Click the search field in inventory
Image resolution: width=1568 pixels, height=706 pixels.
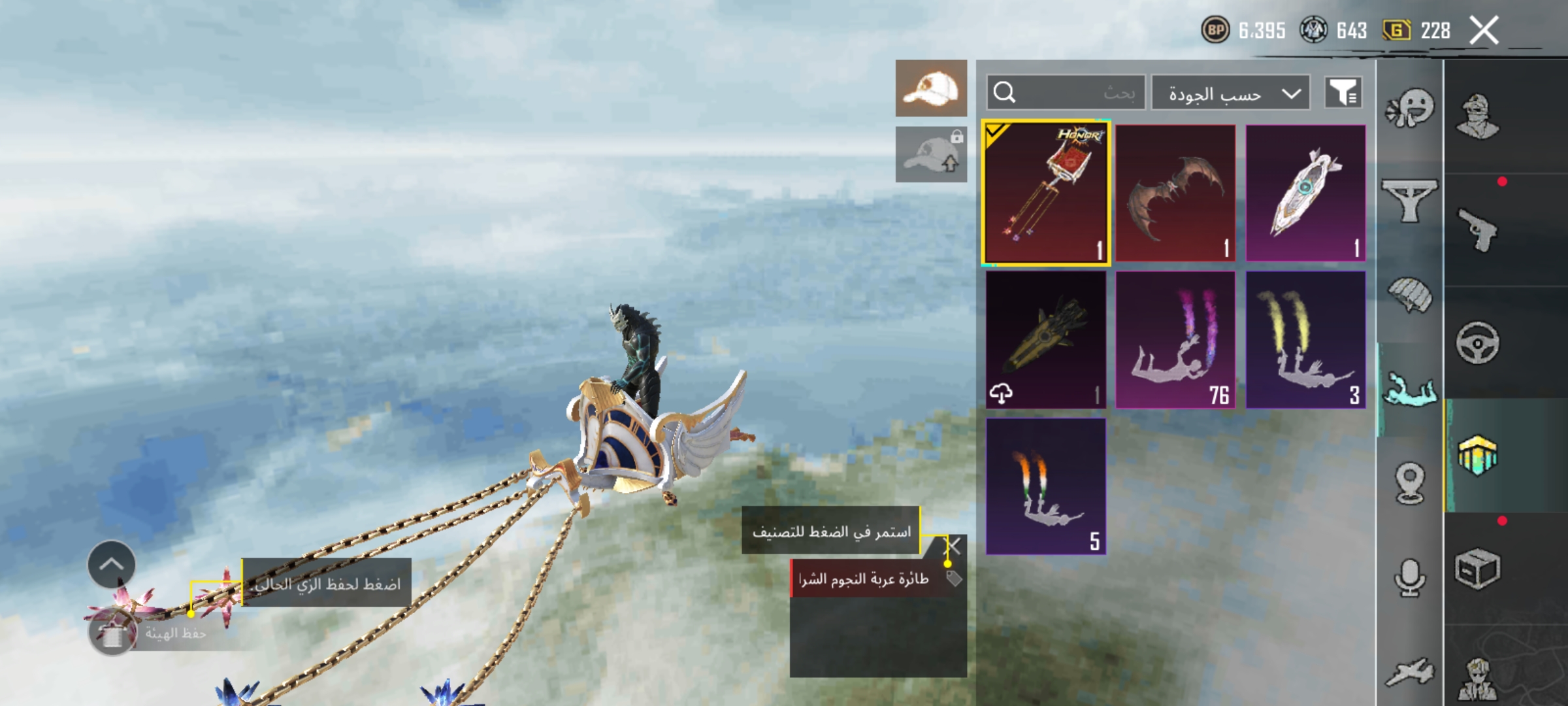pyautogui.click(x=1066, y=93)
